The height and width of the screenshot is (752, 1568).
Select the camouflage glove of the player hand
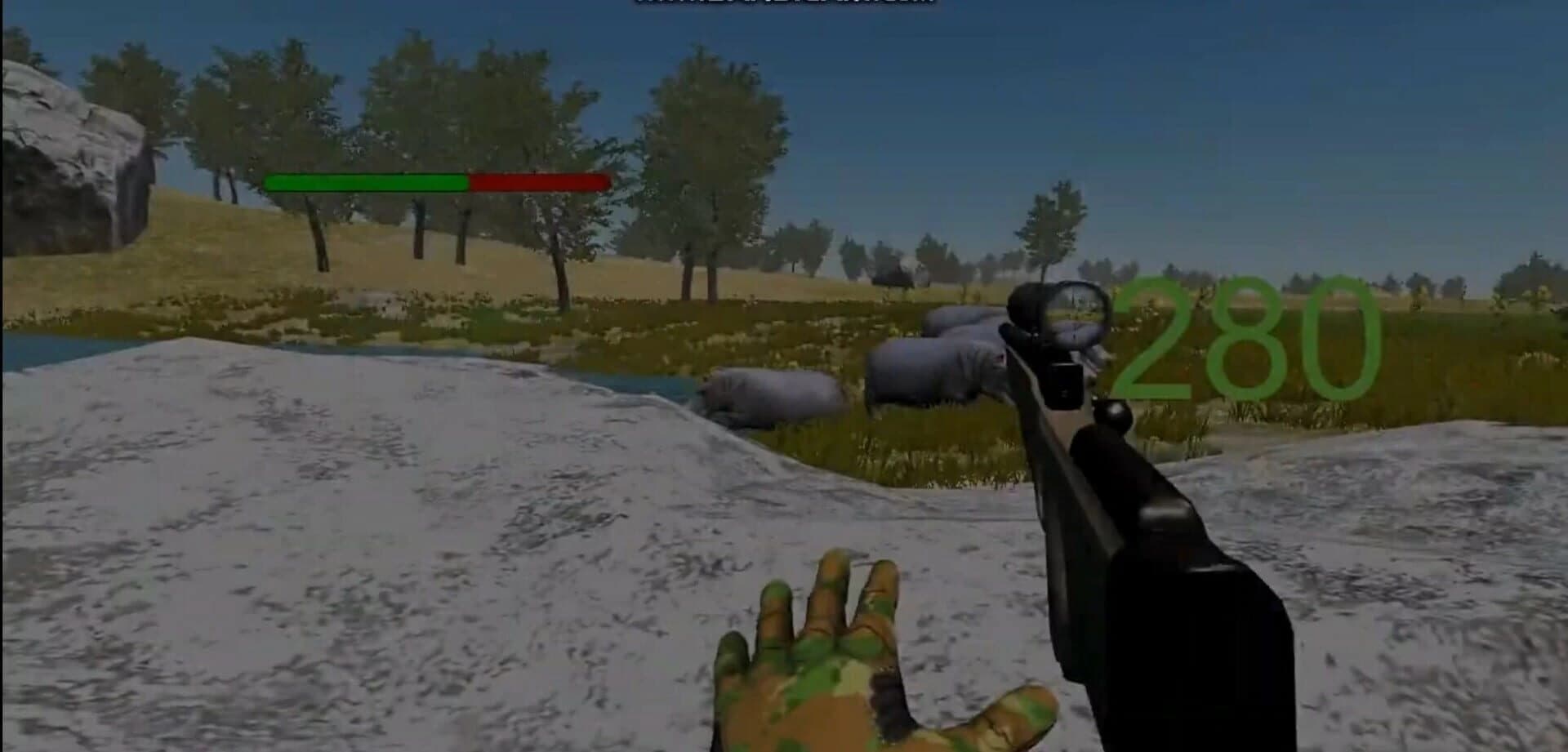817,661
